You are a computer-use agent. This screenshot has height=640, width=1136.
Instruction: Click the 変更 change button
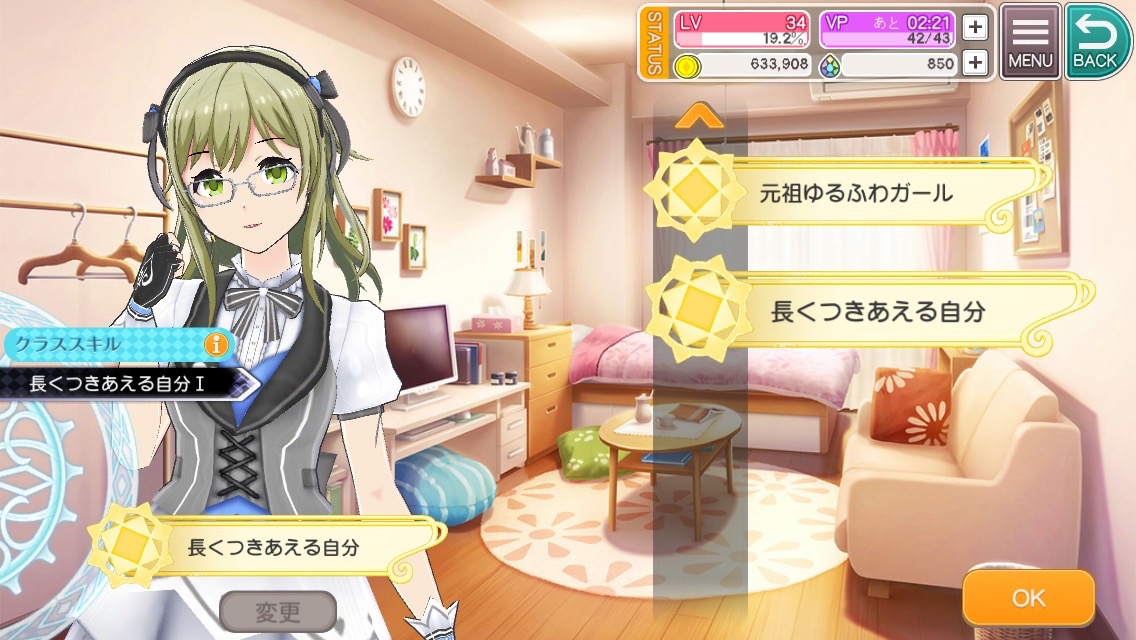tap(277, 610)
